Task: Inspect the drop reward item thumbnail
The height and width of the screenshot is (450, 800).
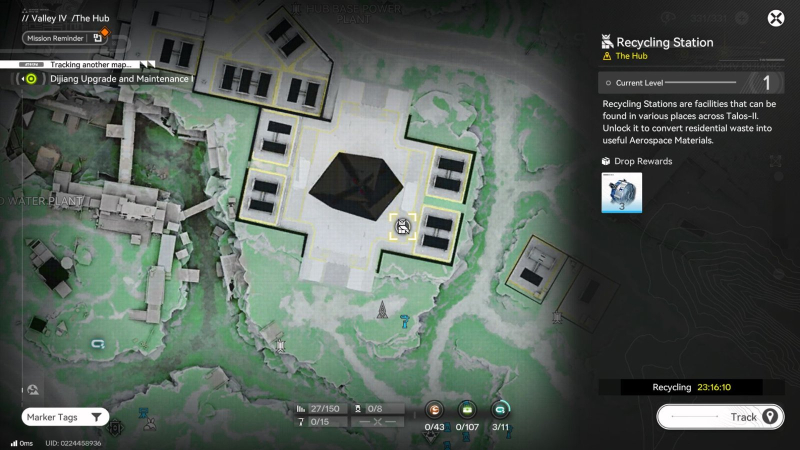Action: 621,192
